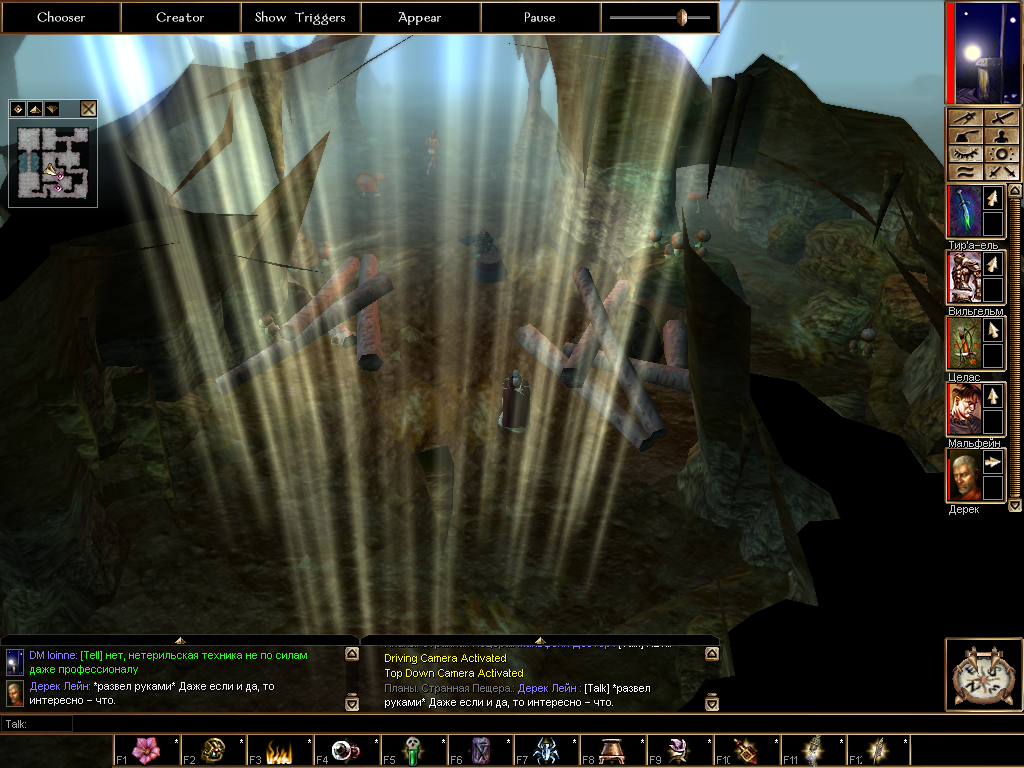Viewport: 1024px width, 768px height.
Task: Click the cave layout minimap
Action: [x=52, y=162]
